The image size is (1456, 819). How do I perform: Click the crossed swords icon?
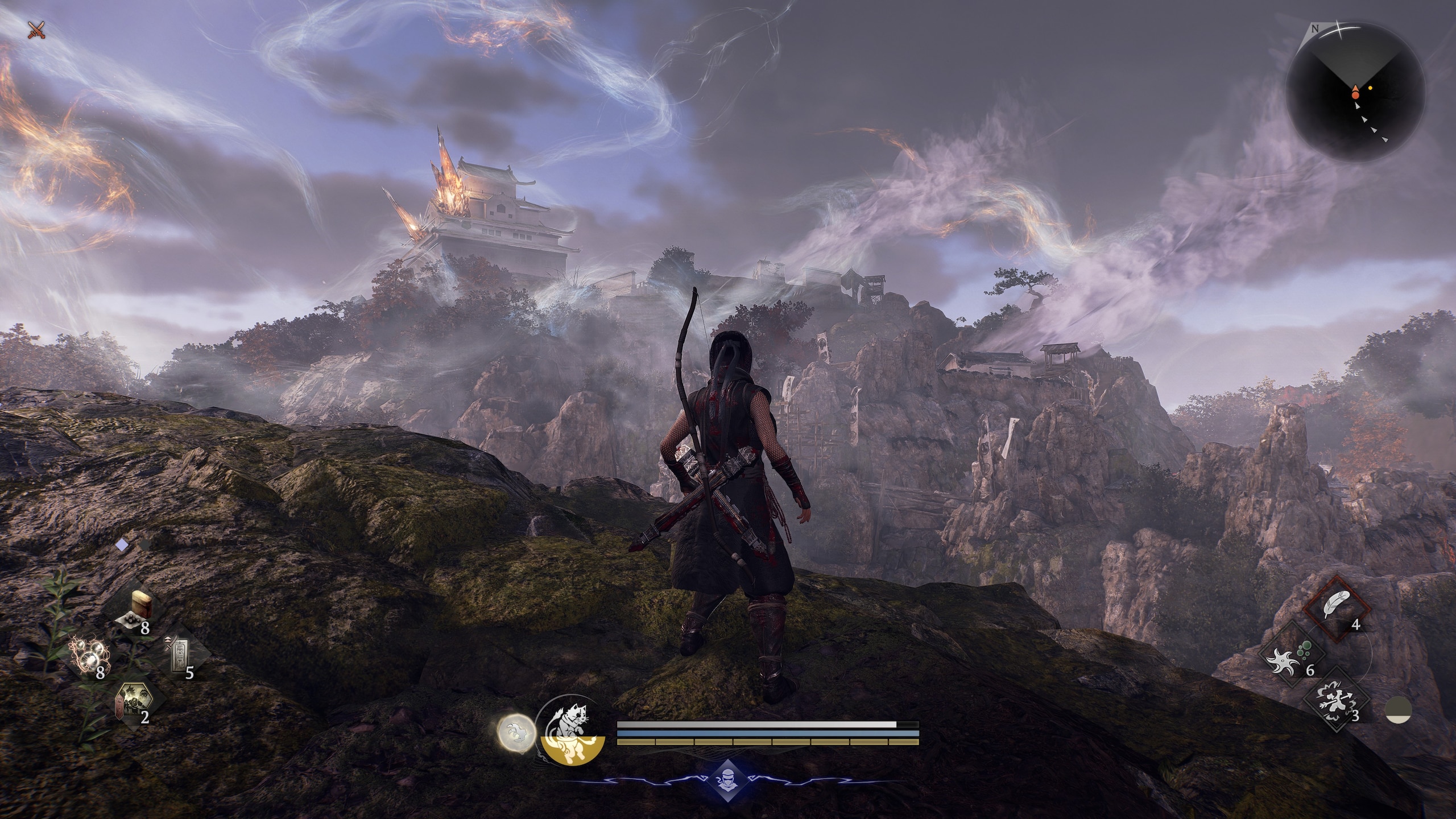36,29
